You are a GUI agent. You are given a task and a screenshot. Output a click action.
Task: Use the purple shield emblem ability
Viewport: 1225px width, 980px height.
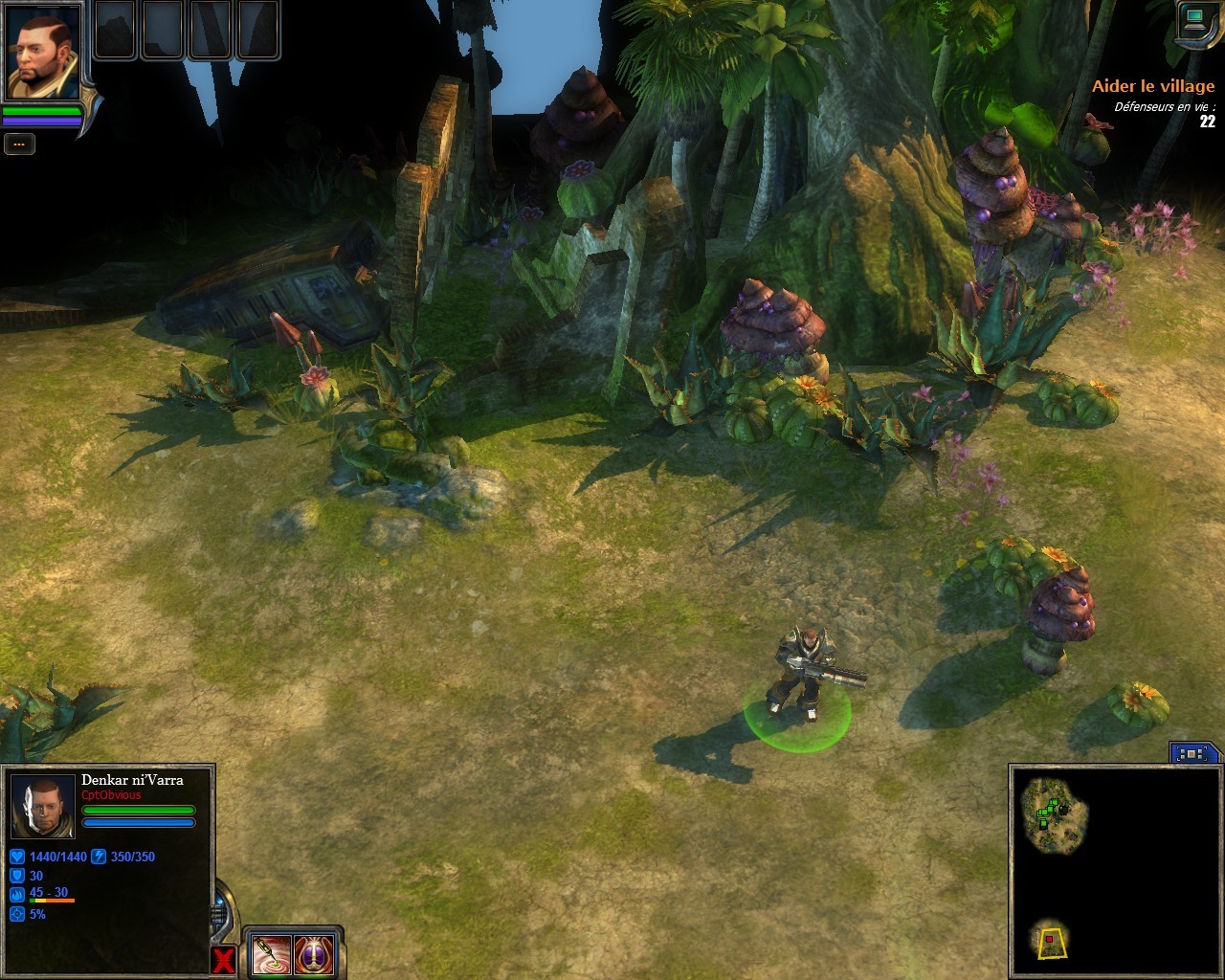pyautogui.click(x=314, y=955)
